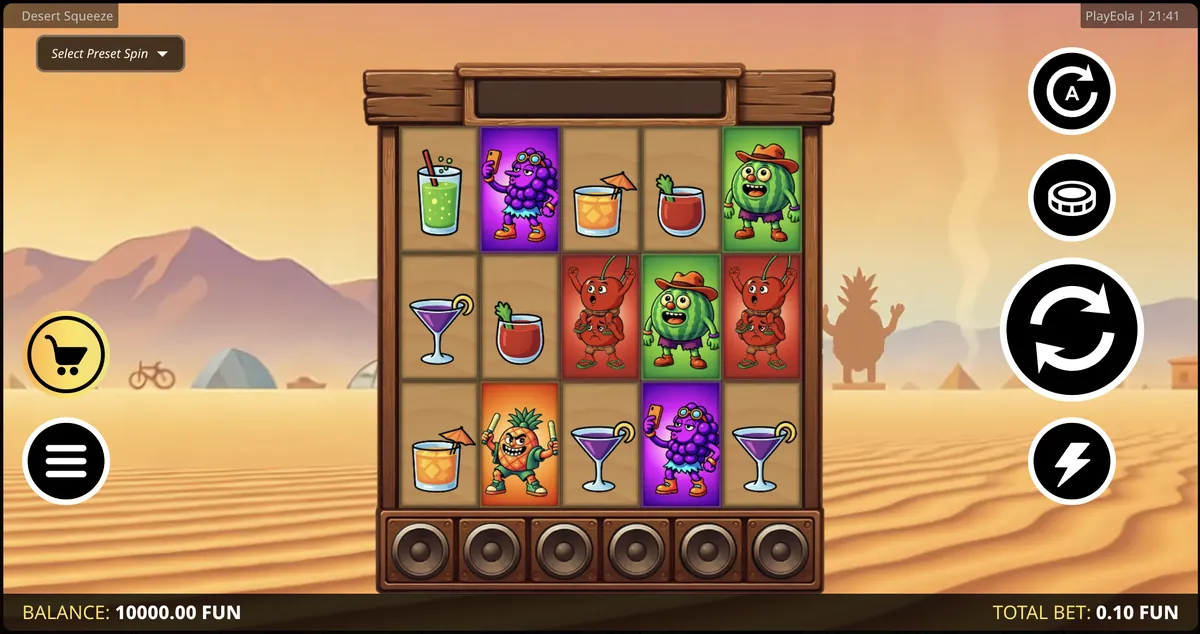Open the hamburger menu
This screenshot has width=1200, height=634.
[x=66, y=461]
